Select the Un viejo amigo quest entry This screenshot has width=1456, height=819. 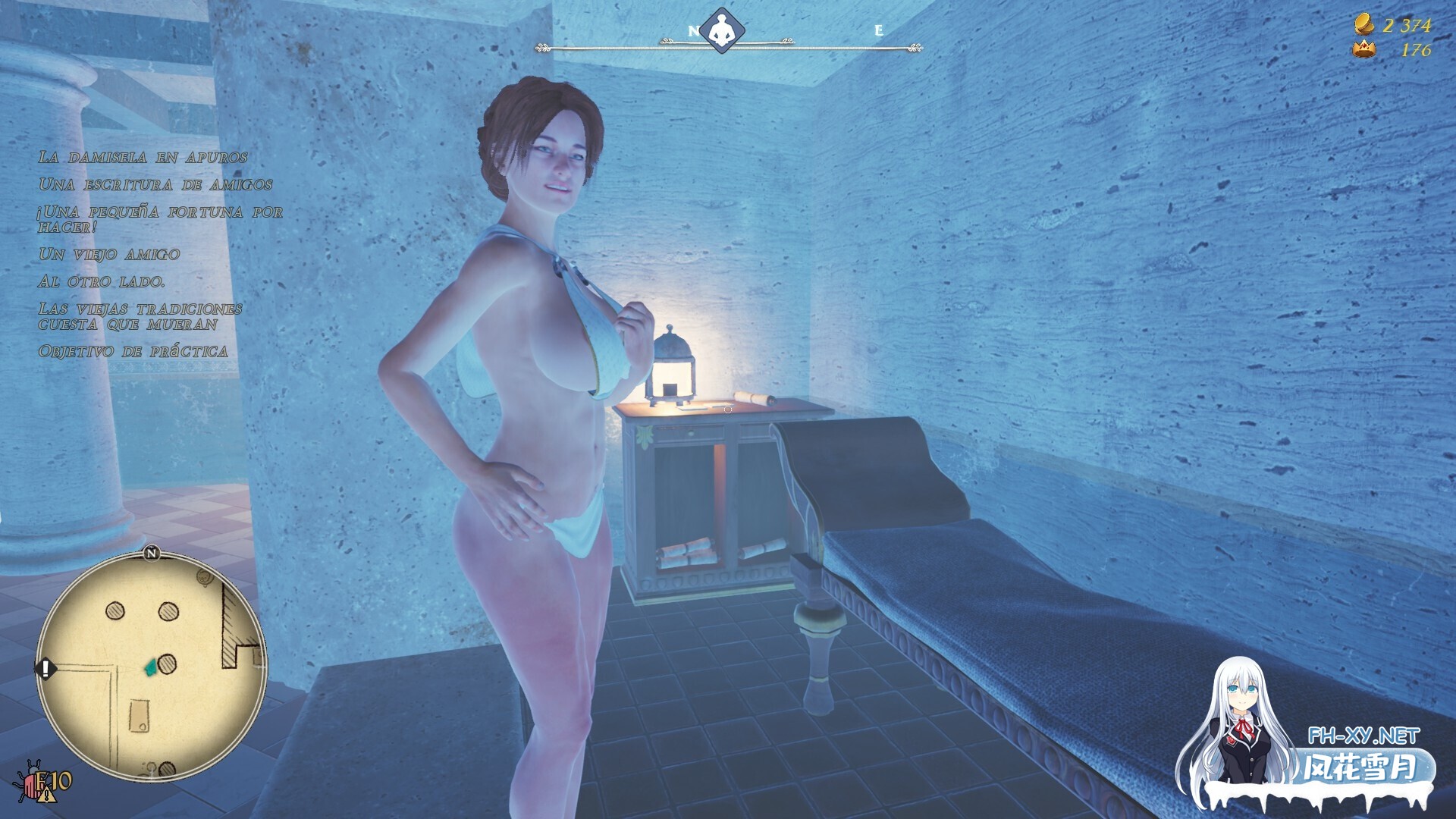point(109,255)
